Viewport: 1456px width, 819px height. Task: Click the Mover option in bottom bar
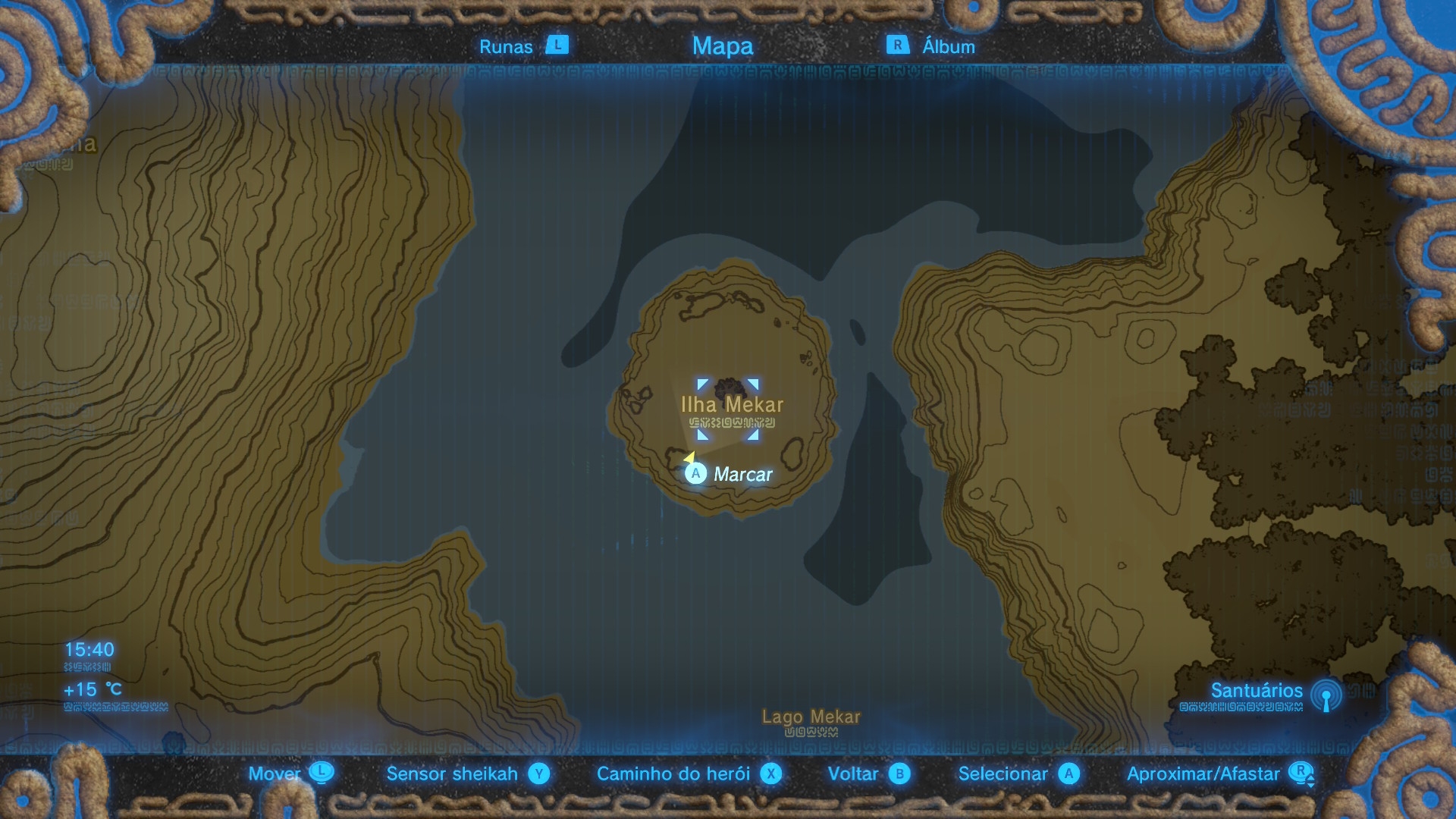[275, 773]
